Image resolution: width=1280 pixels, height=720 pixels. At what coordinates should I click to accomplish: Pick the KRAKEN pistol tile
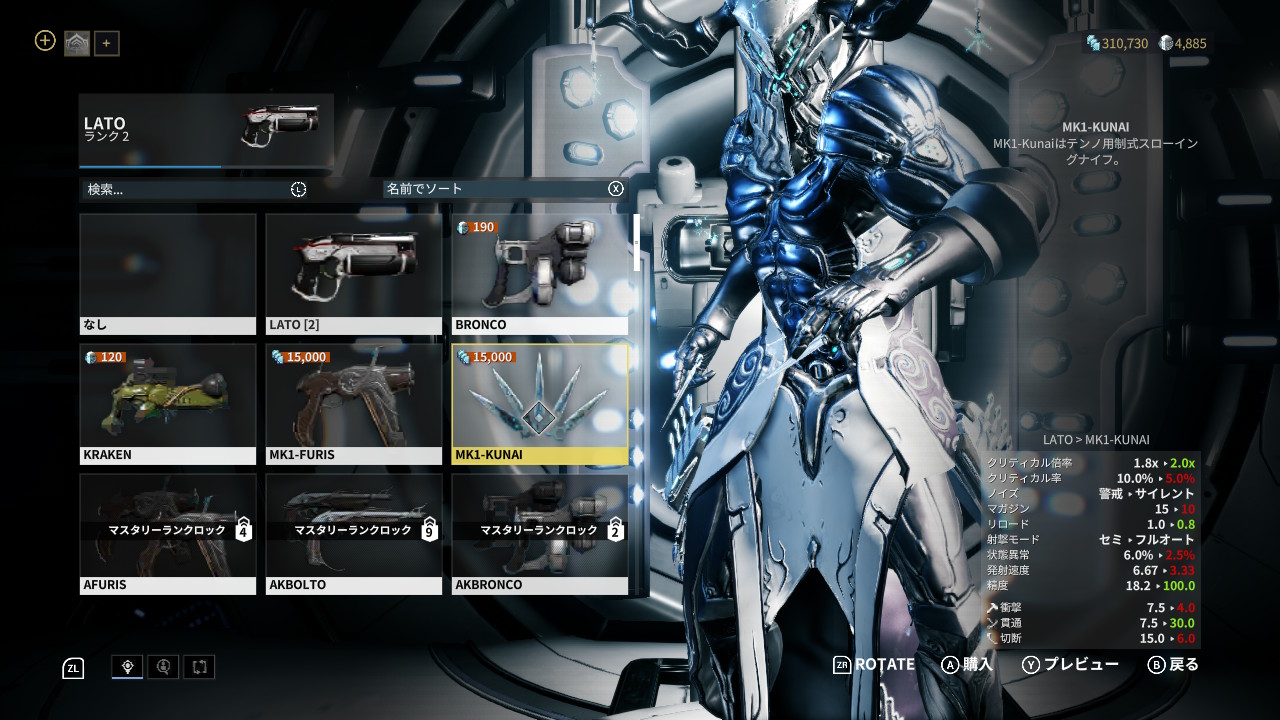(168, 404)
